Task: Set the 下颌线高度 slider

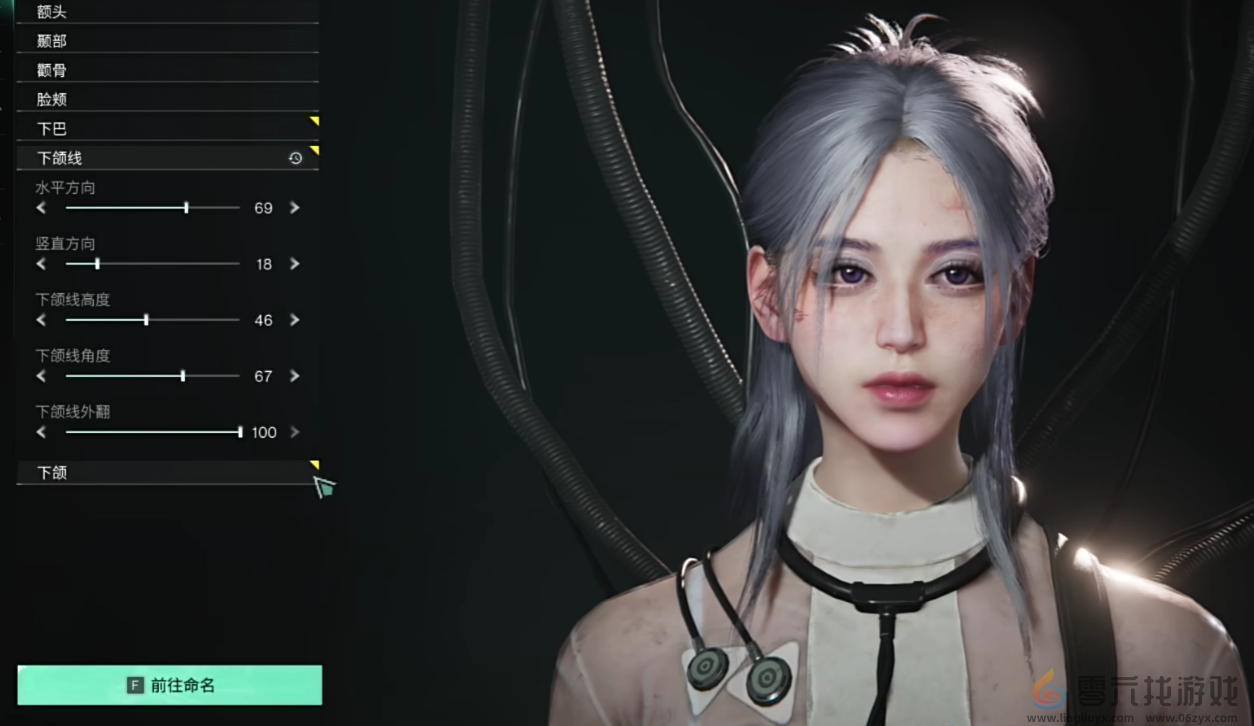Action: [152, 320]
